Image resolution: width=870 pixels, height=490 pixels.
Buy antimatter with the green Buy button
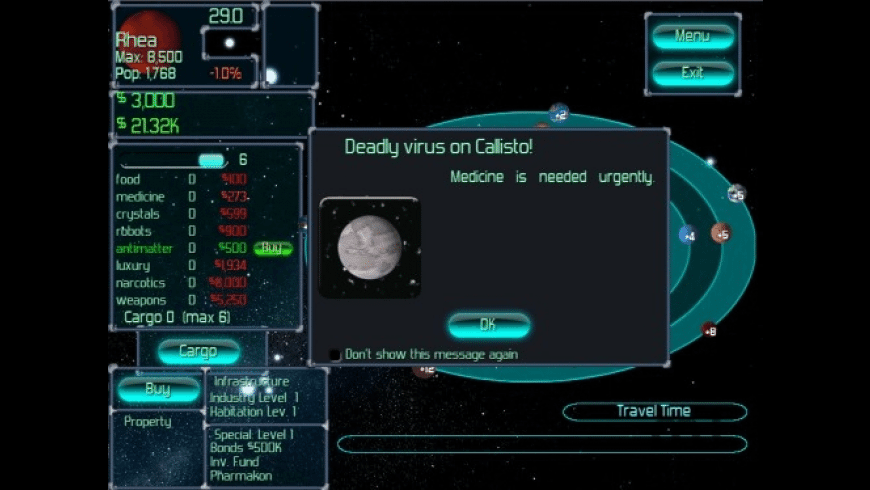271,248
